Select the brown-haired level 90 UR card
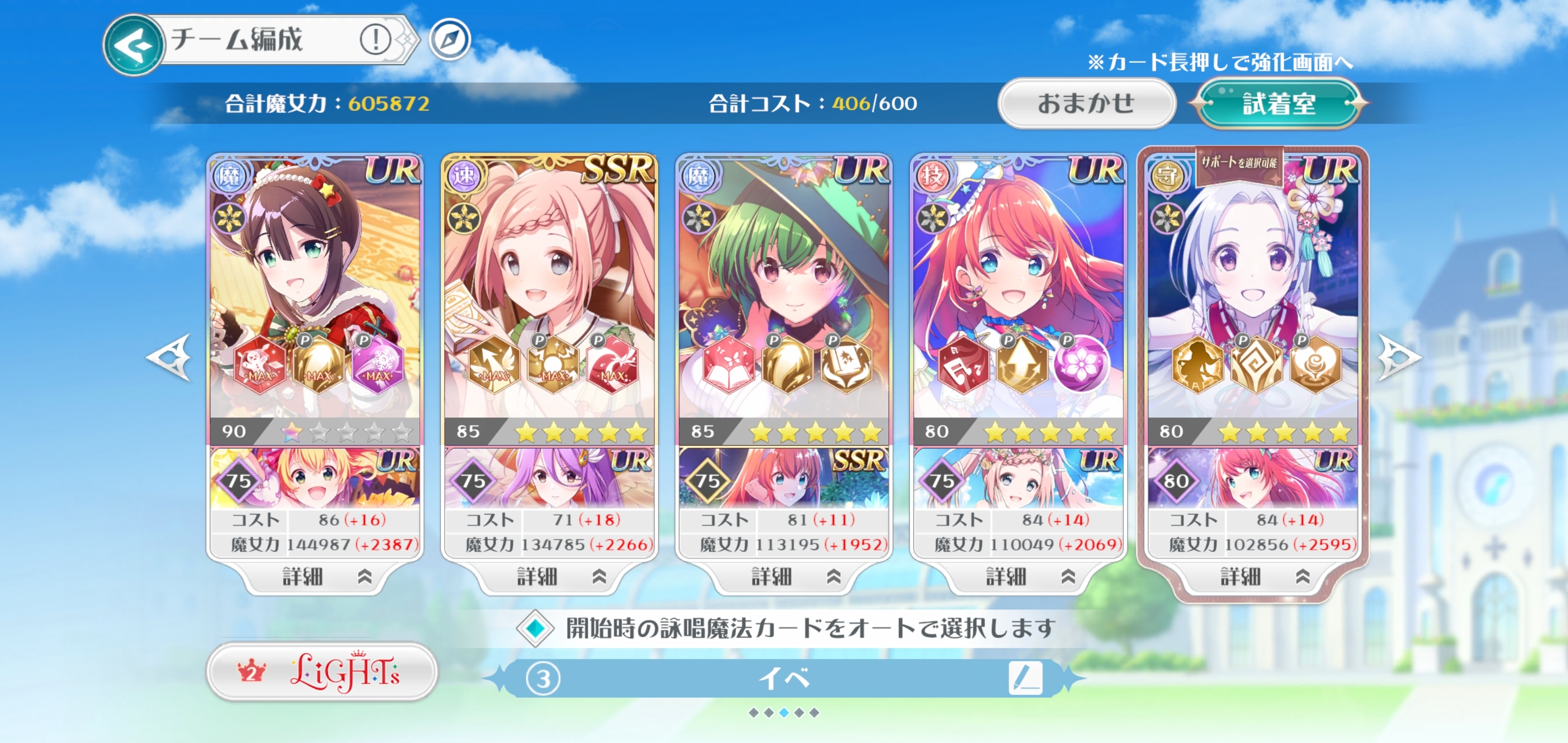The image size is (1568, 743). pyautogui.click(x=315, y=286)
